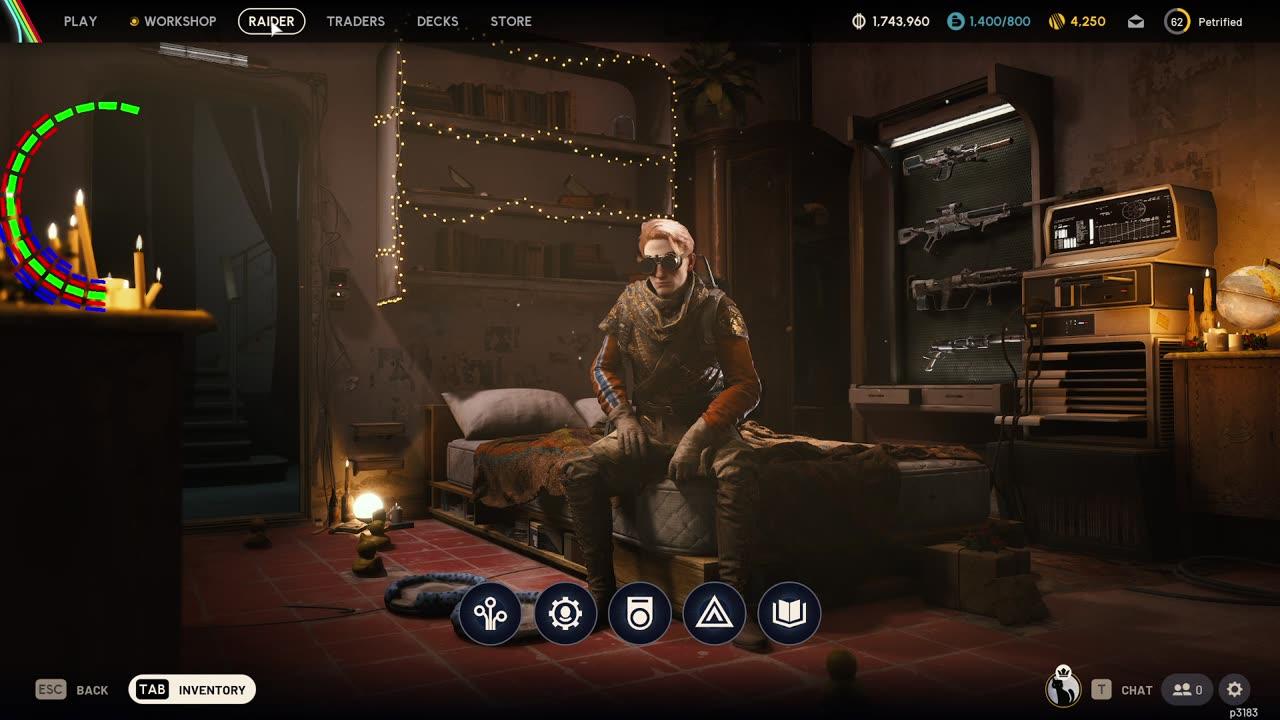Image resolution: width=1280 pixels, height=720 pixels.
Task: Go back with the Back button
Action: [73, 690]
